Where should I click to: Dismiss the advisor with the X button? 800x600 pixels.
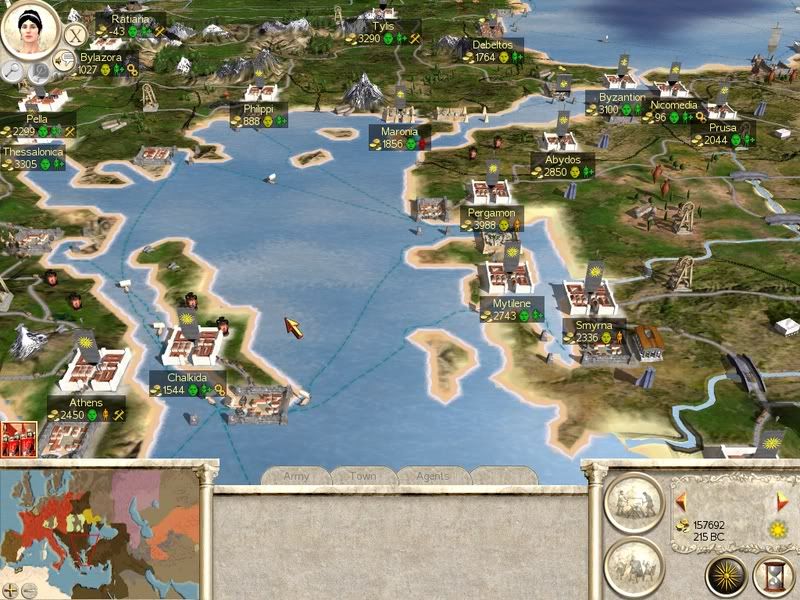coord(74,34)
